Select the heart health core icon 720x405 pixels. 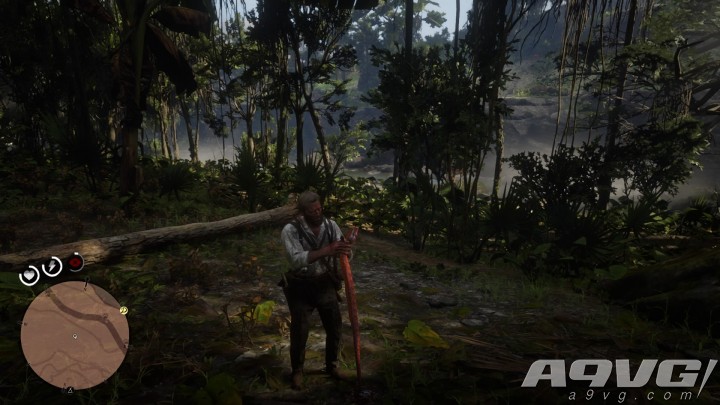(30, 275)
